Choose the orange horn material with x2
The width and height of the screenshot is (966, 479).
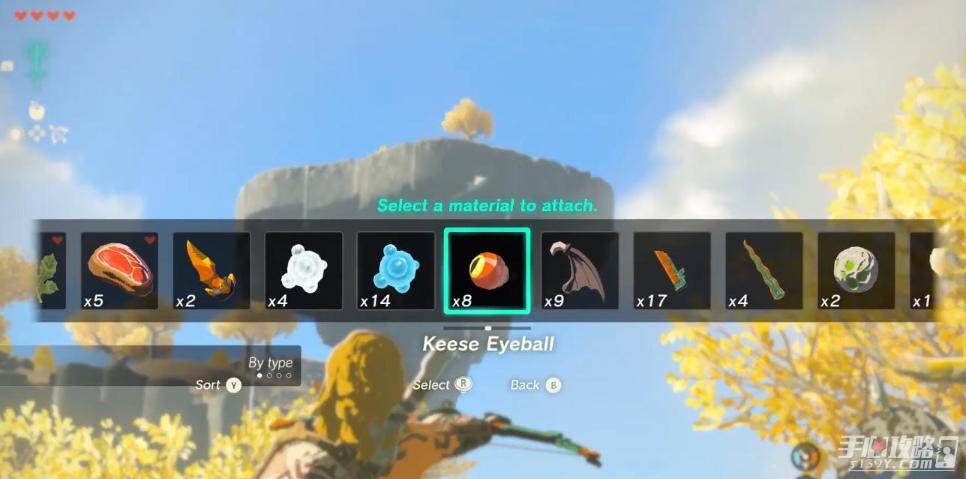[x=211, y=270]
